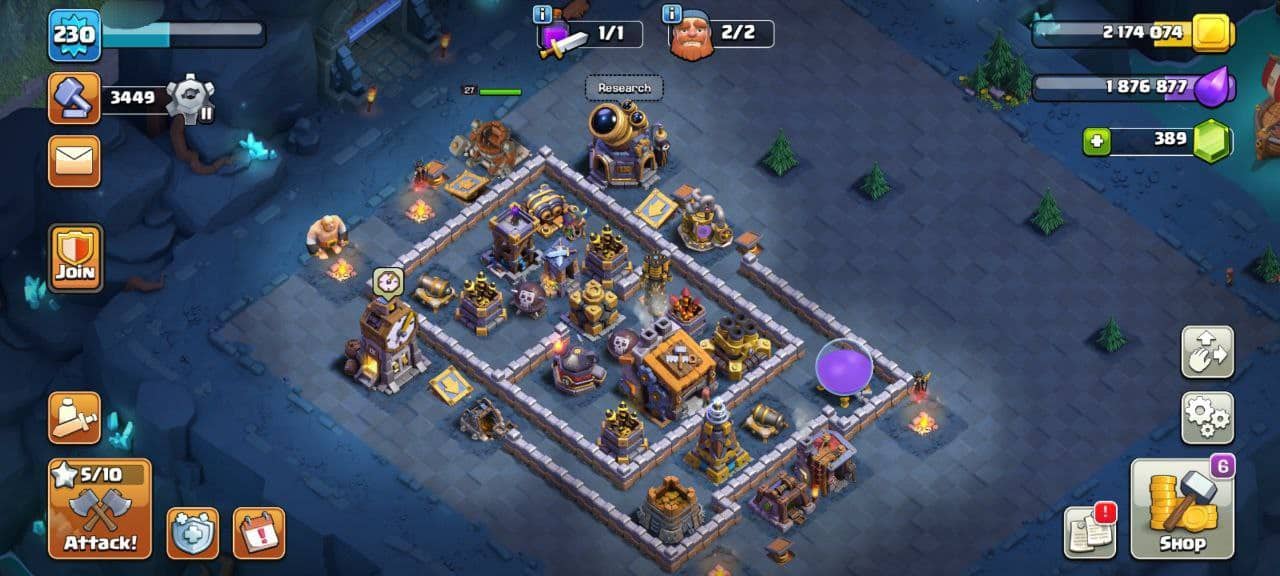Tap the clock bubble above the Clock Tower
1280x576 pixels.
pos(388,282)
